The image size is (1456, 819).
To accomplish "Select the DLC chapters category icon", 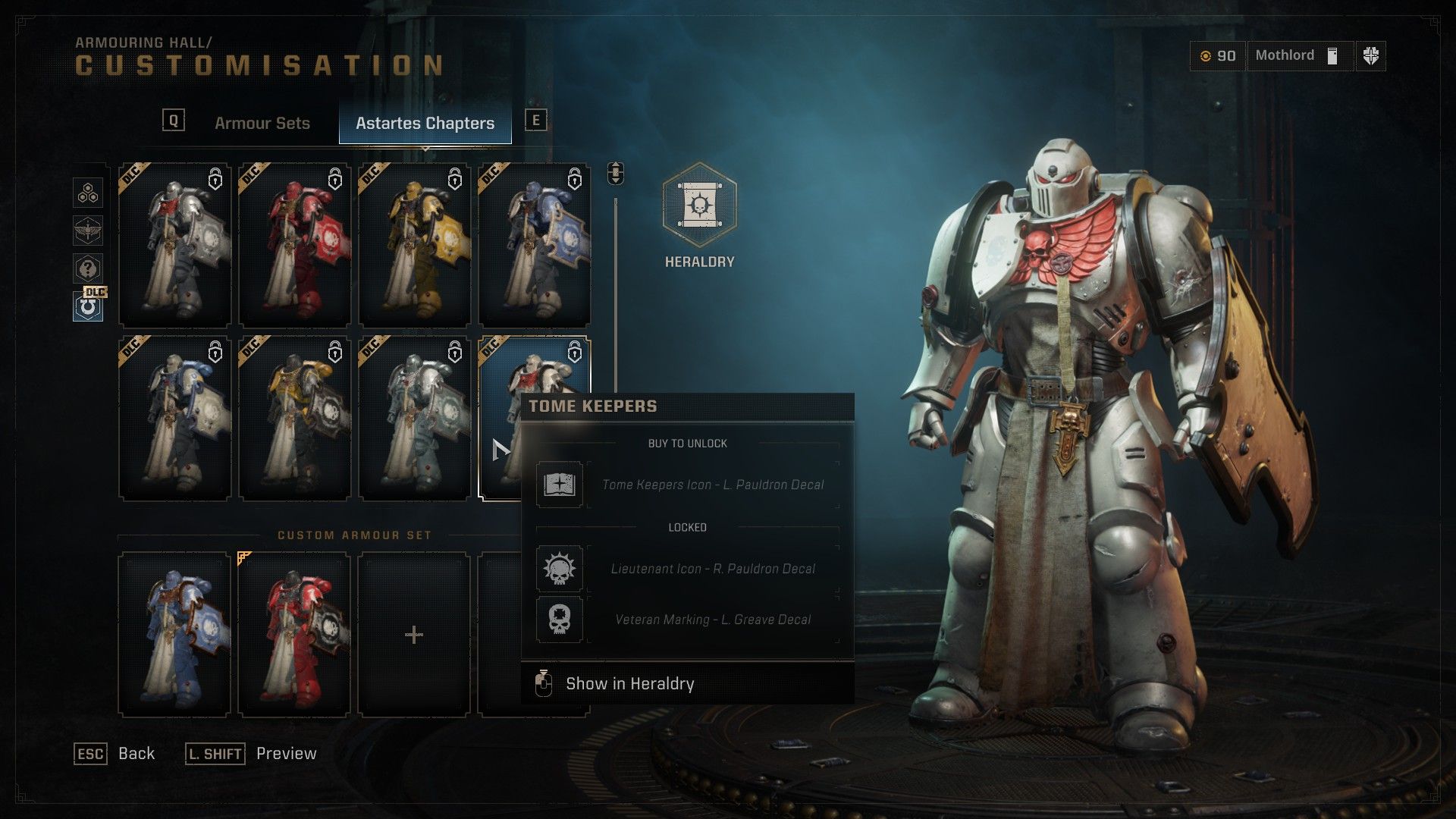I will point(88,306).
